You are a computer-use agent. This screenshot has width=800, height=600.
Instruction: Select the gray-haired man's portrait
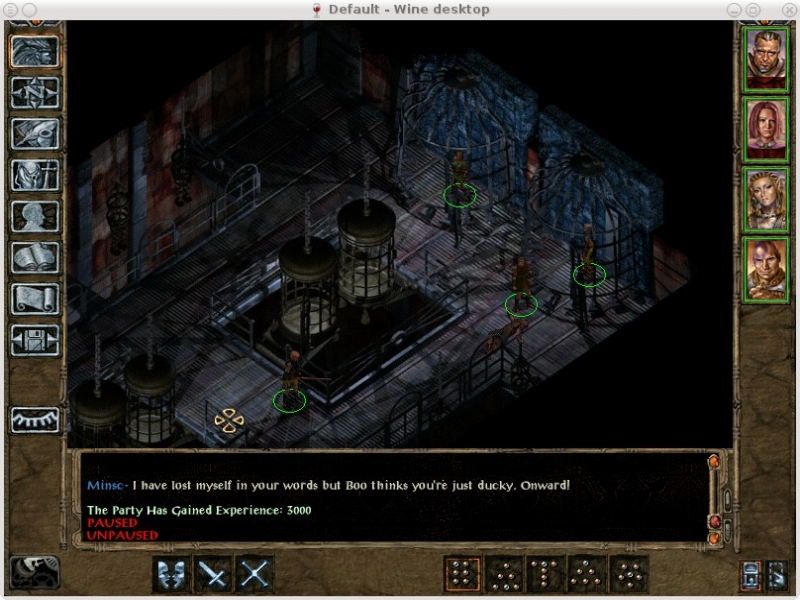(x=767, y=59)
